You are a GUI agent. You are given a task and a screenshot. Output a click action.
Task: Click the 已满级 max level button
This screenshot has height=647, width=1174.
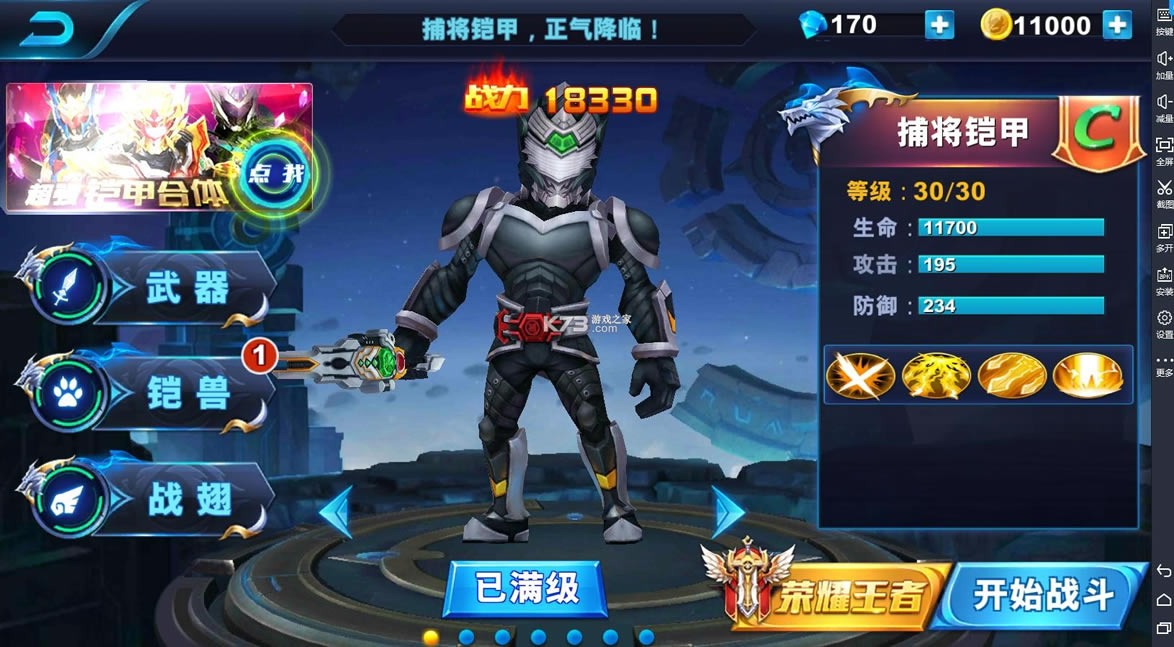[526, 588]
